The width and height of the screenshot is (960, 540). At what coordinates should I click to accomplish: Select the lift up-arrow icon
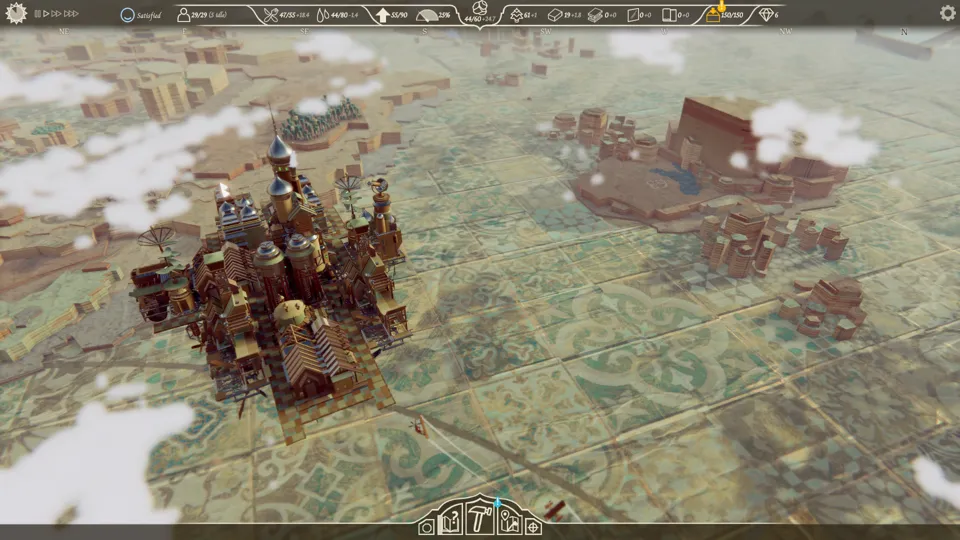point(383,15)
